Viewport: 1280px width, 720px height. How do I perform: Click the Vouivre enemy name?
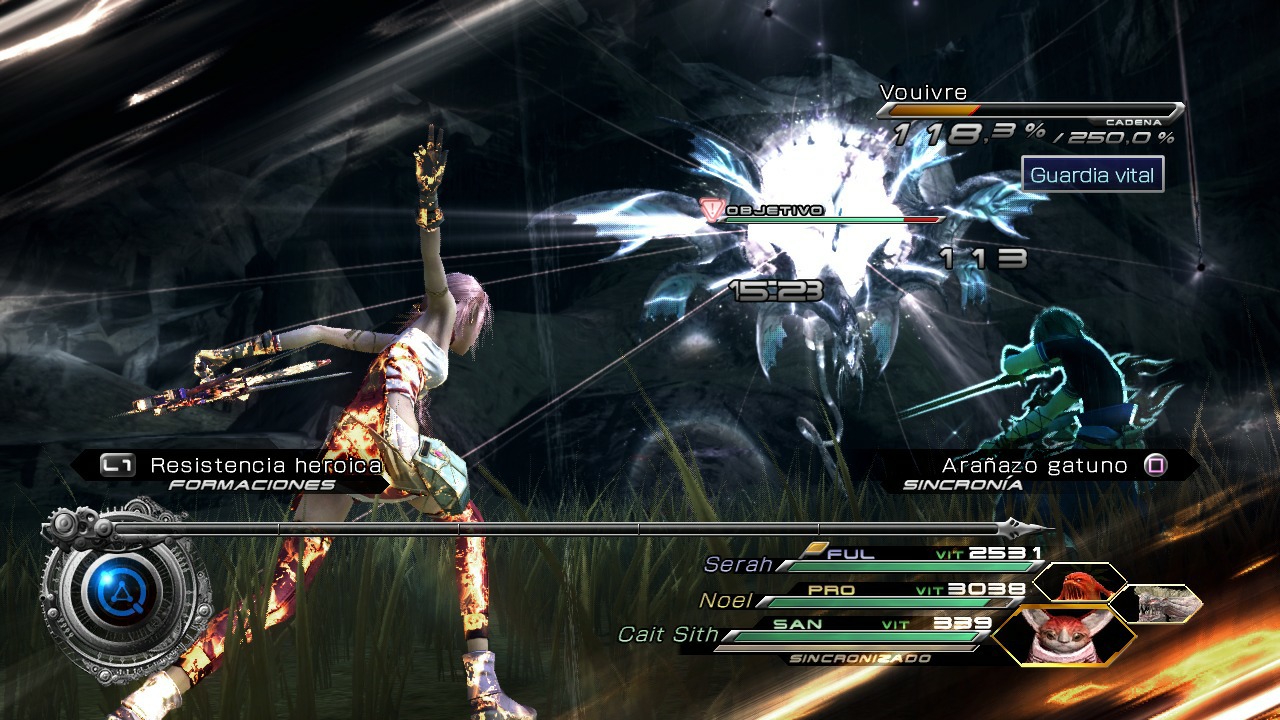tap(922, 91)
